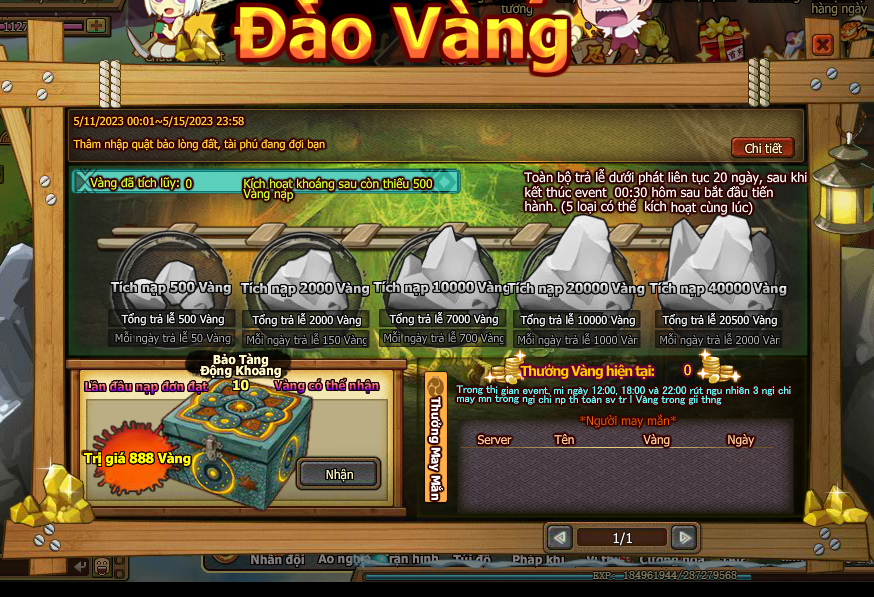The height and width of the screenshot is (597, 874).
Task: Open the Thưởng May Mắn tab
Action: (x=436, y=437)
